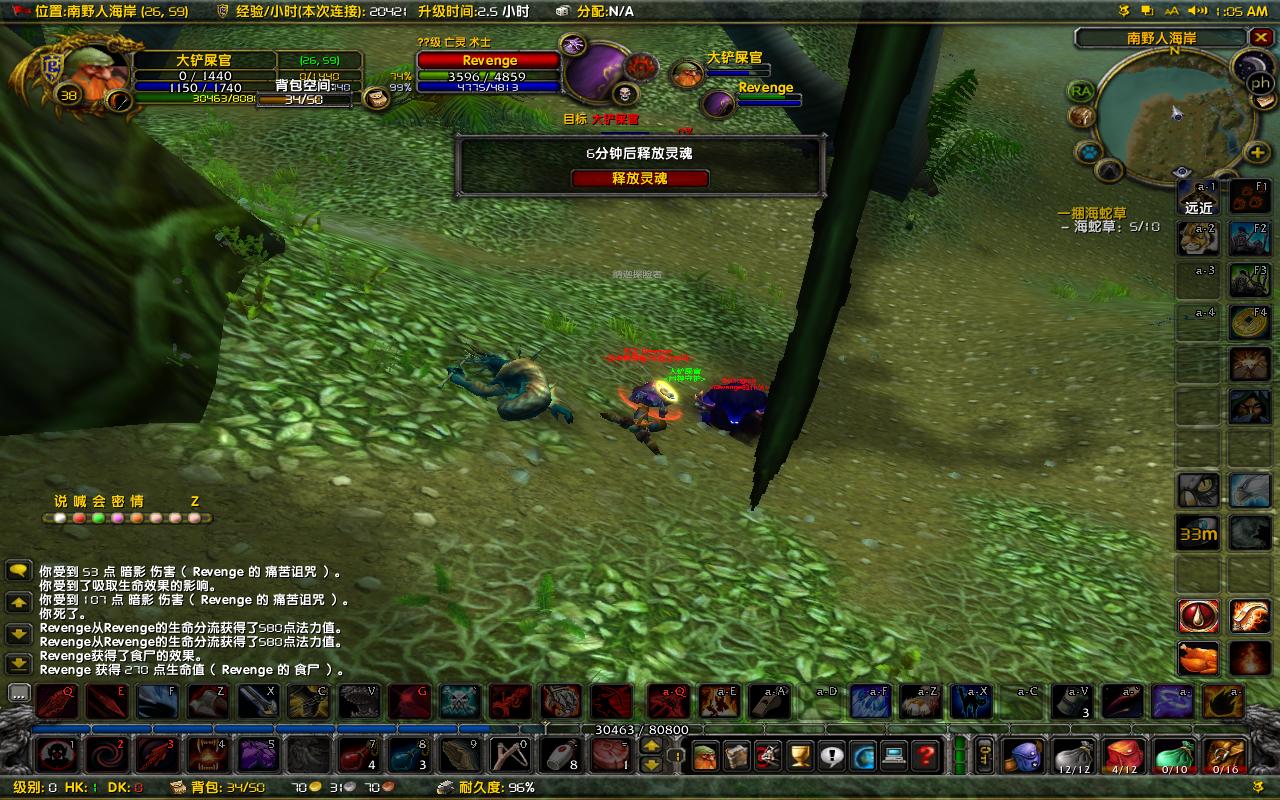Open the character portrait micro-menu icon

point(706,756)
